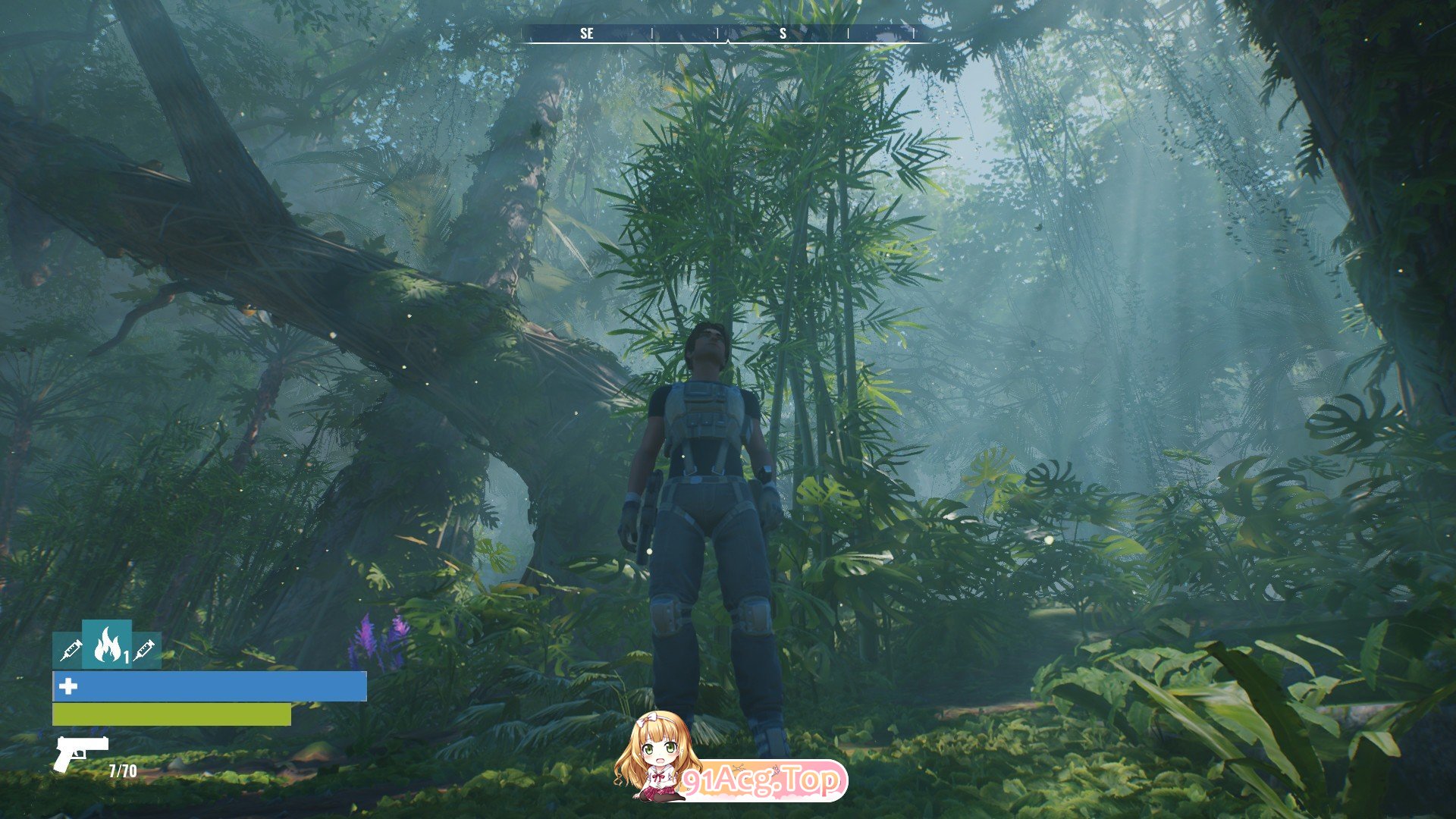1456x819 pixels.
Task: Click the compass heading bar
Action: (728, 33)
